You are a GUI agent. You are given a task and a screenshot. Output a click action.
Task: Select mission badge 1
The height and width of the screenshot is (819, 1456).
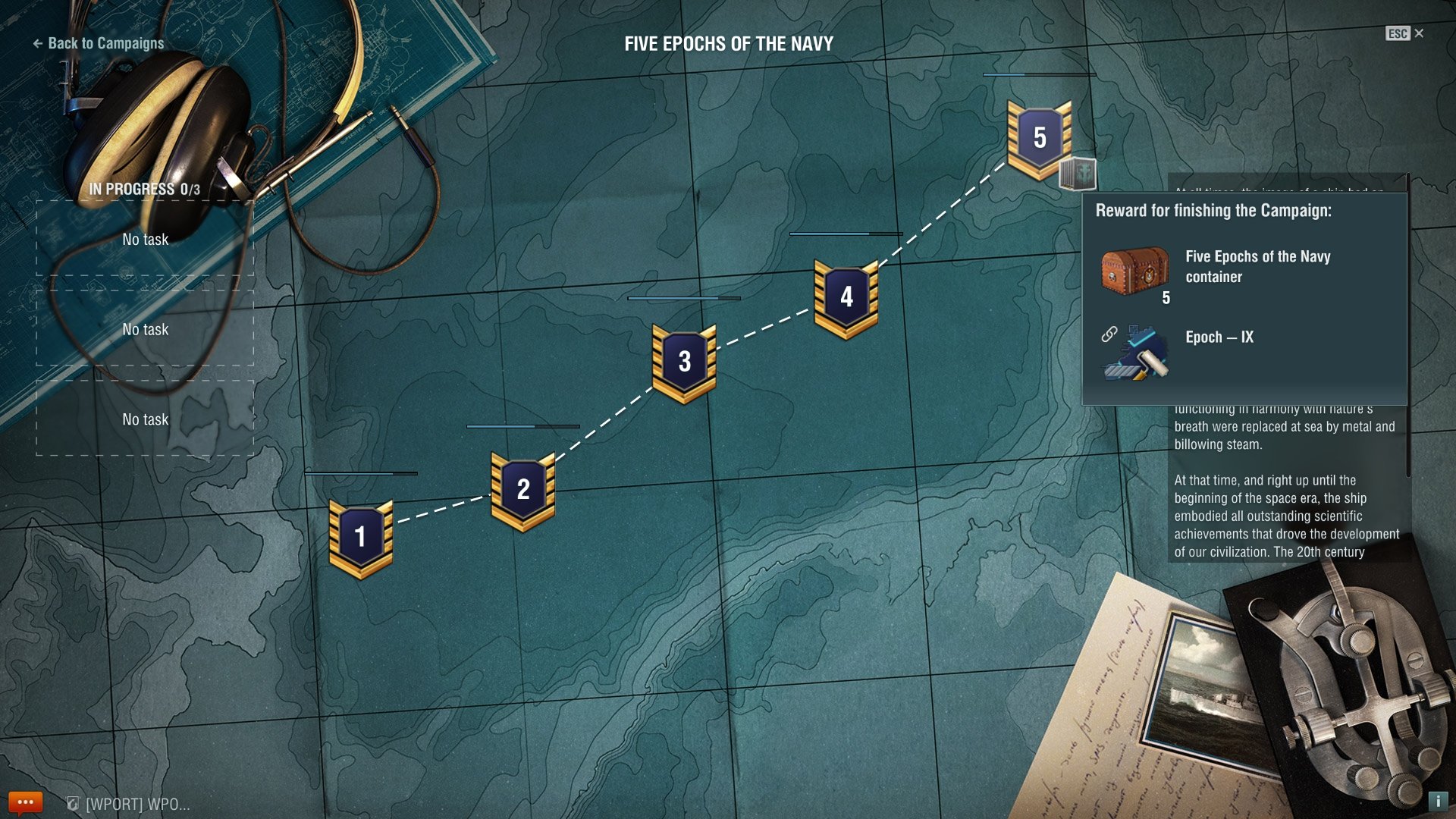tap(361, 538)
